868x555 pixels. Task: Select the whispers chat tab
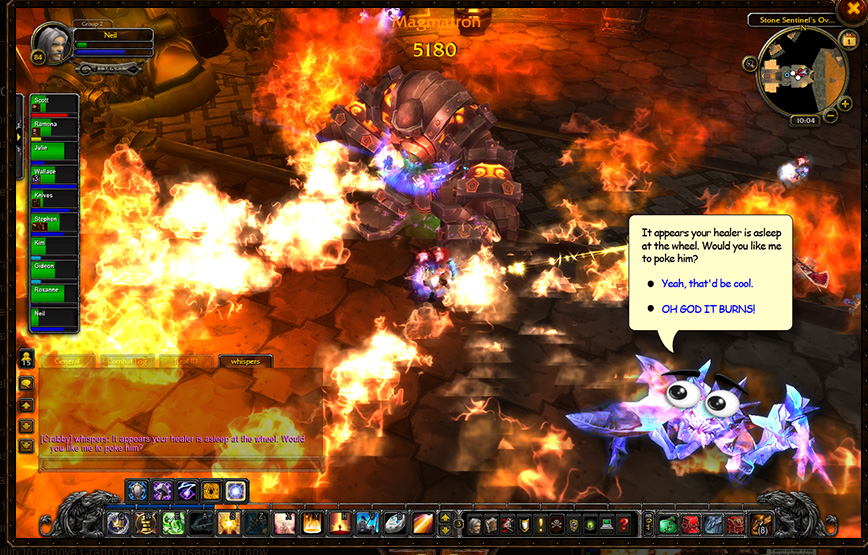pos(245,361)
